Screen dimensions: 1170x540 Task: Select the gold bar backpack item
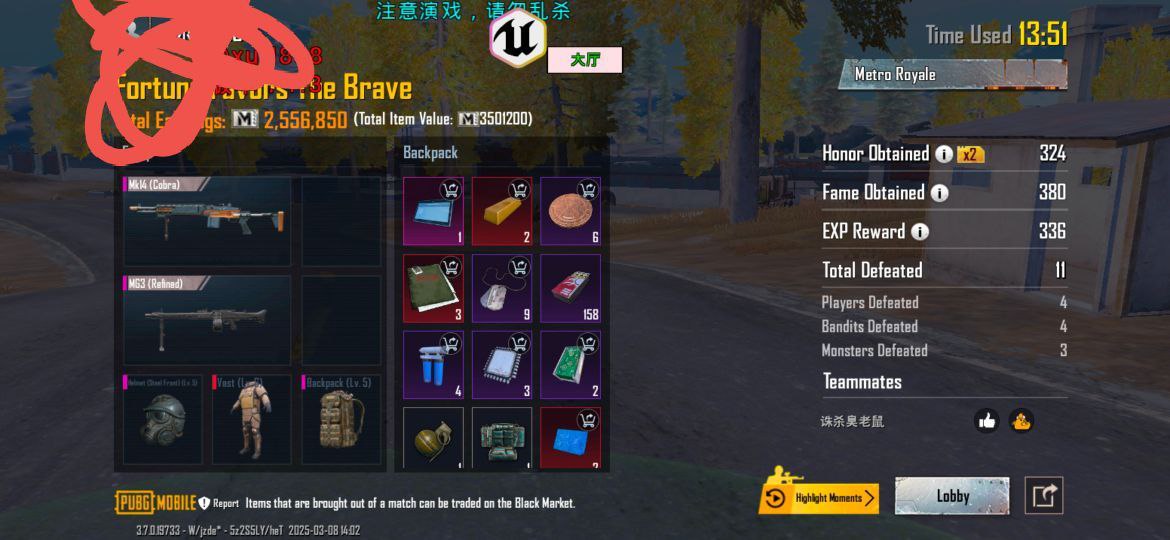[502, 211]
